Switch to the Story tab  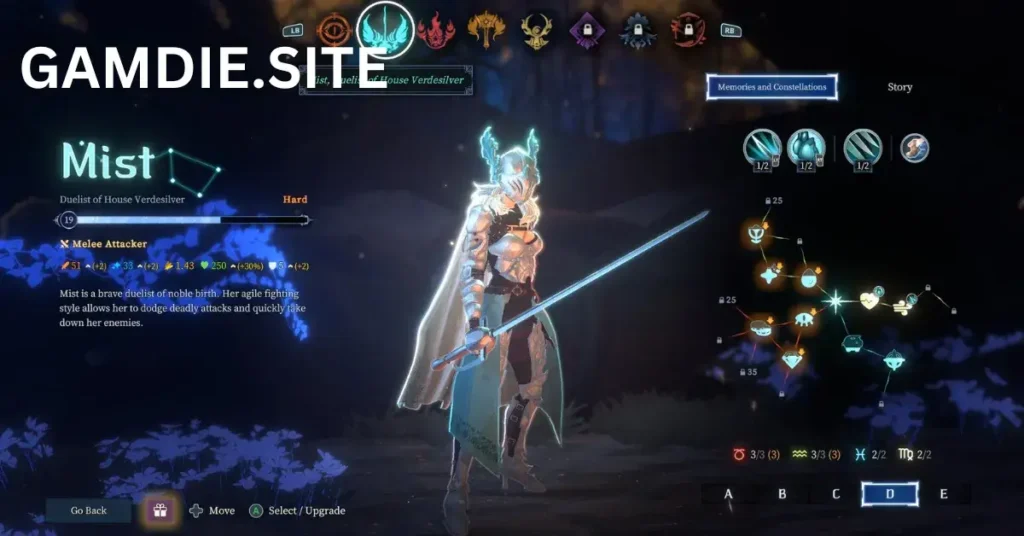pos(899,87)
